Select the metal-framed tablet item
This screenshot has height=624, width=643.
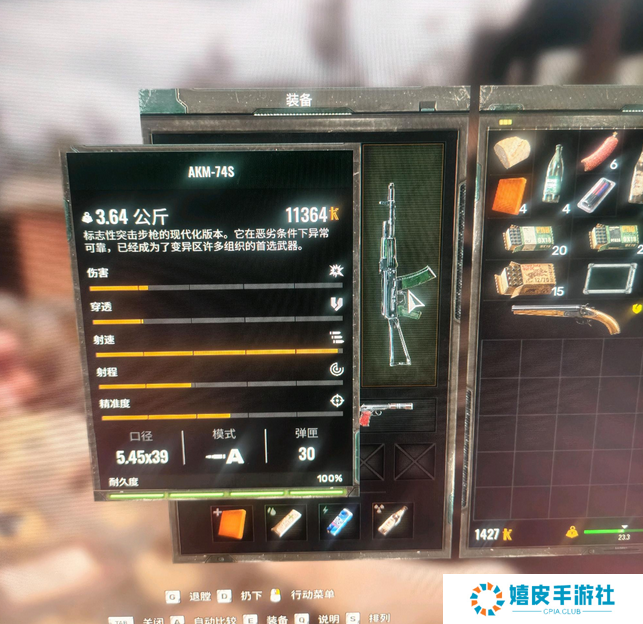point(609,279)
